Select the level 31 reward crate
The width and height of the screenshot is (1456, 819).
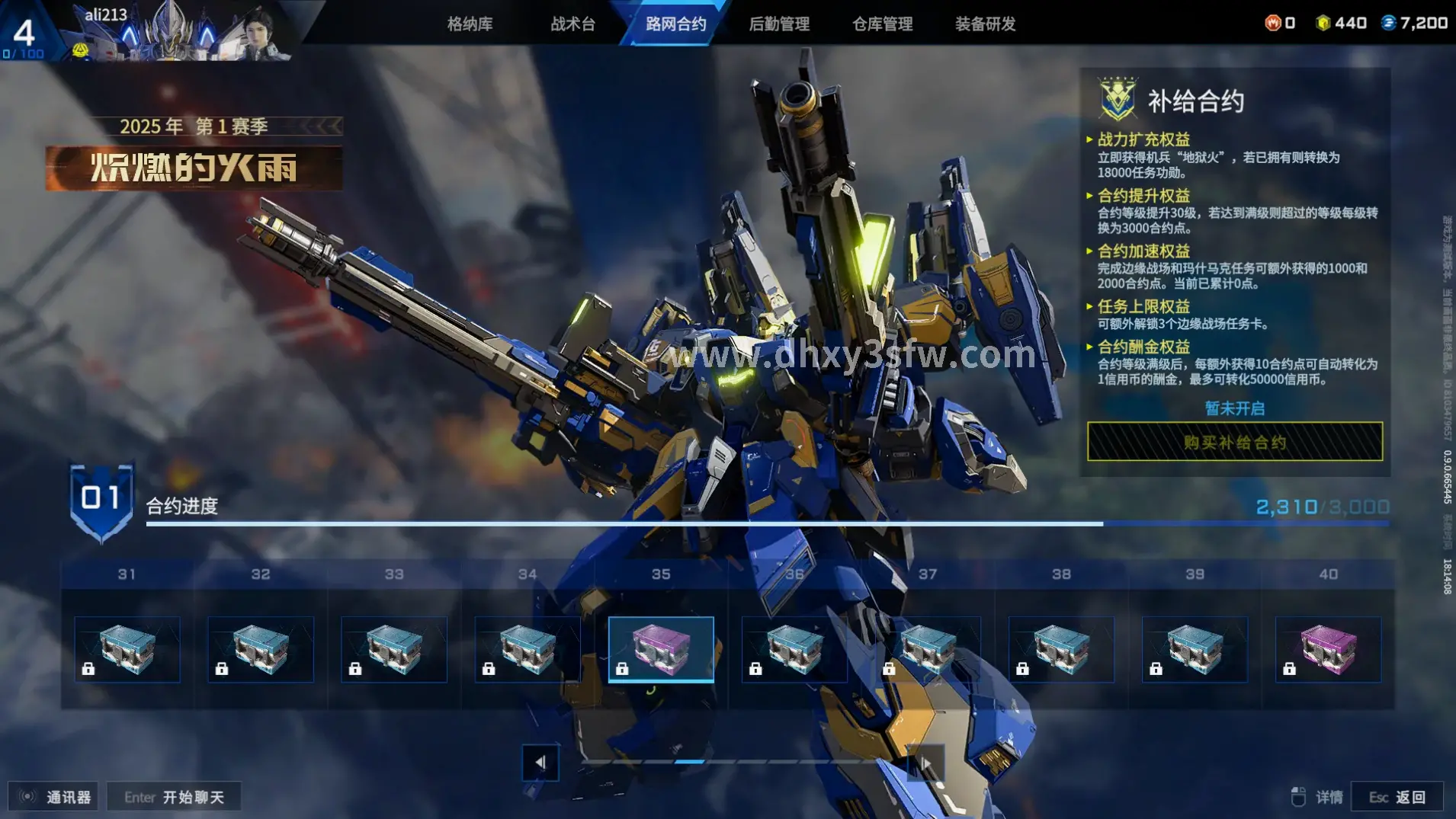127,649
